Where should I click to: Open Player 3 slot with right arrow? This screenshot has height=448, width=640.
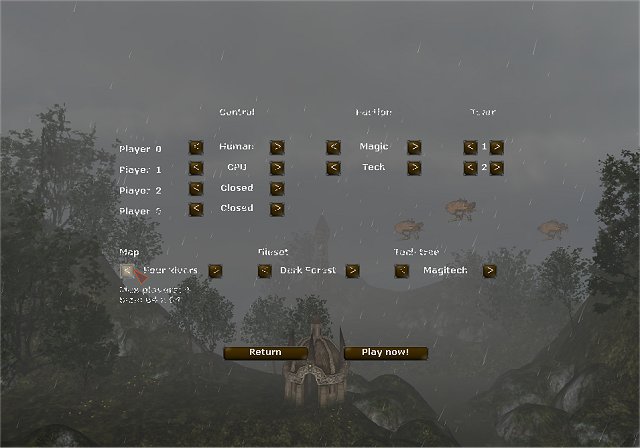click(x=277, y=208)
